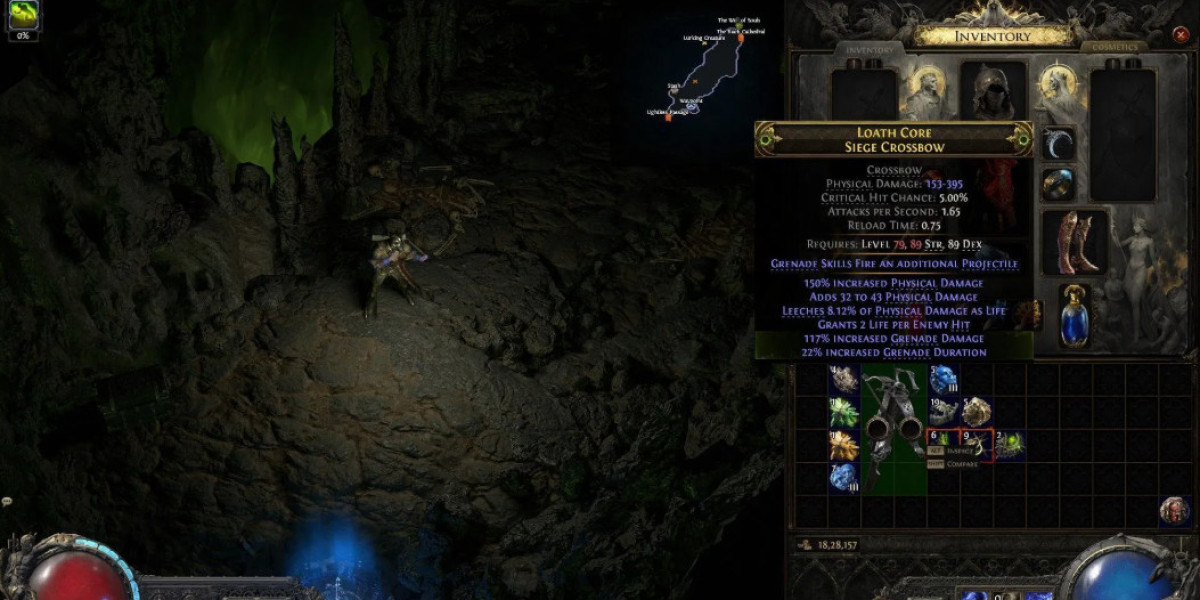Select the equipped ring slot

pyautogui.click(x=1059, y=184)
